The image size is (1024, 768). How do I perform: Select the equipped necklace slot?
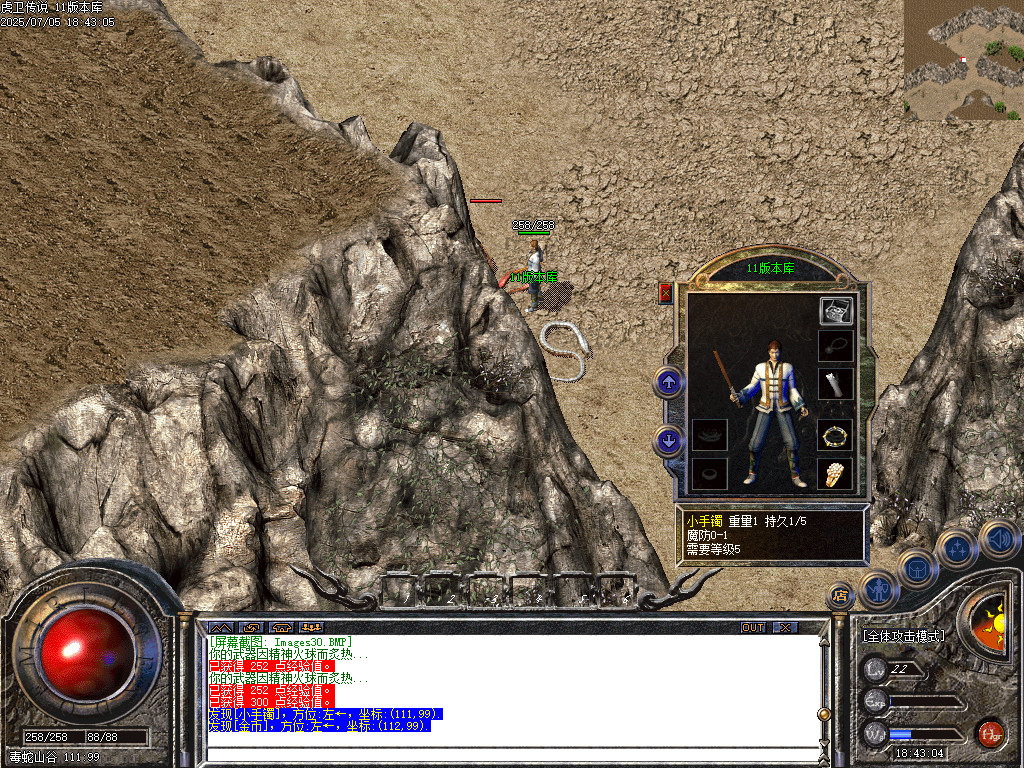pos(835,346)
